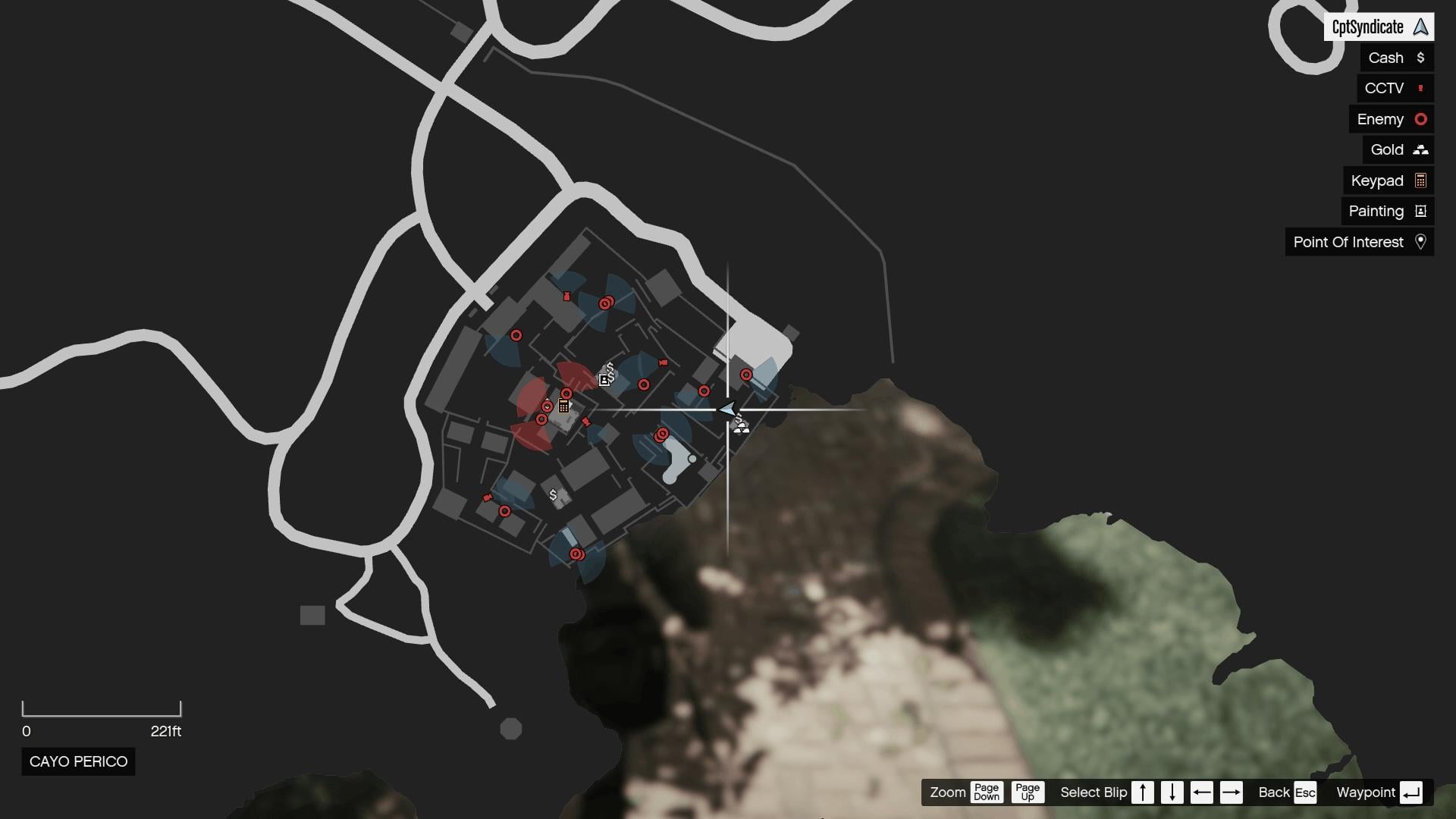Viewport: 1456px width, 819px height.
Task: Select the Point Of Interest pin icon
Action: pos(1422,242)
